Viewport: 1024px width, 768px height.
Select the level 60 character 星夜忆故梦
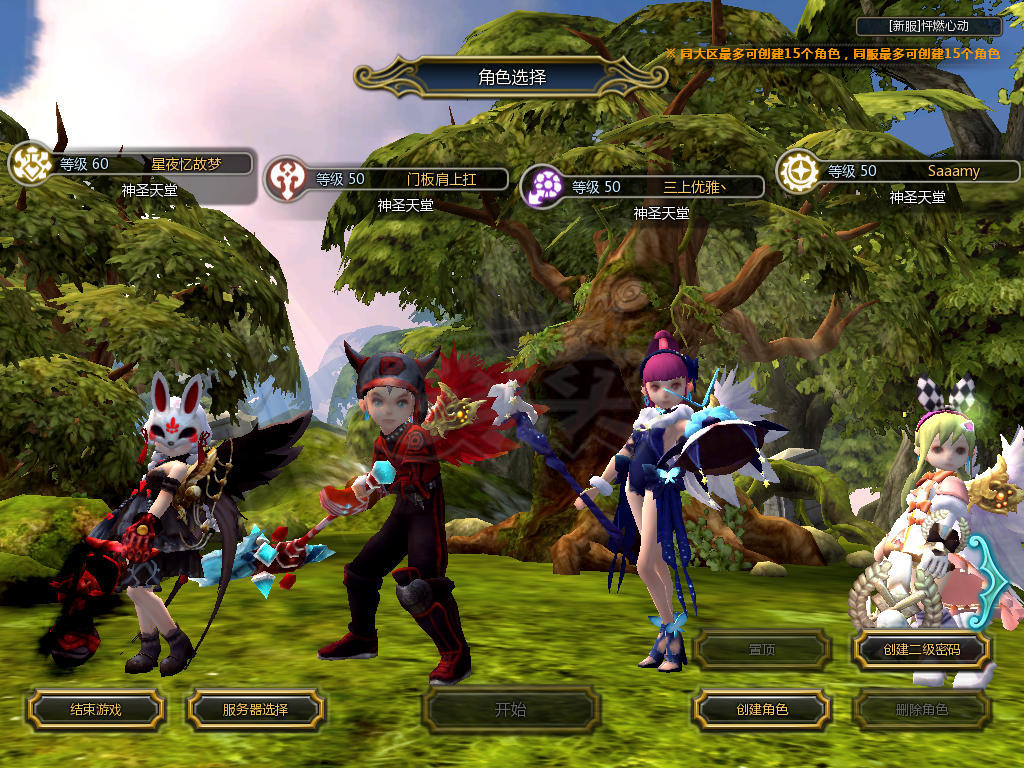(150, 164)
